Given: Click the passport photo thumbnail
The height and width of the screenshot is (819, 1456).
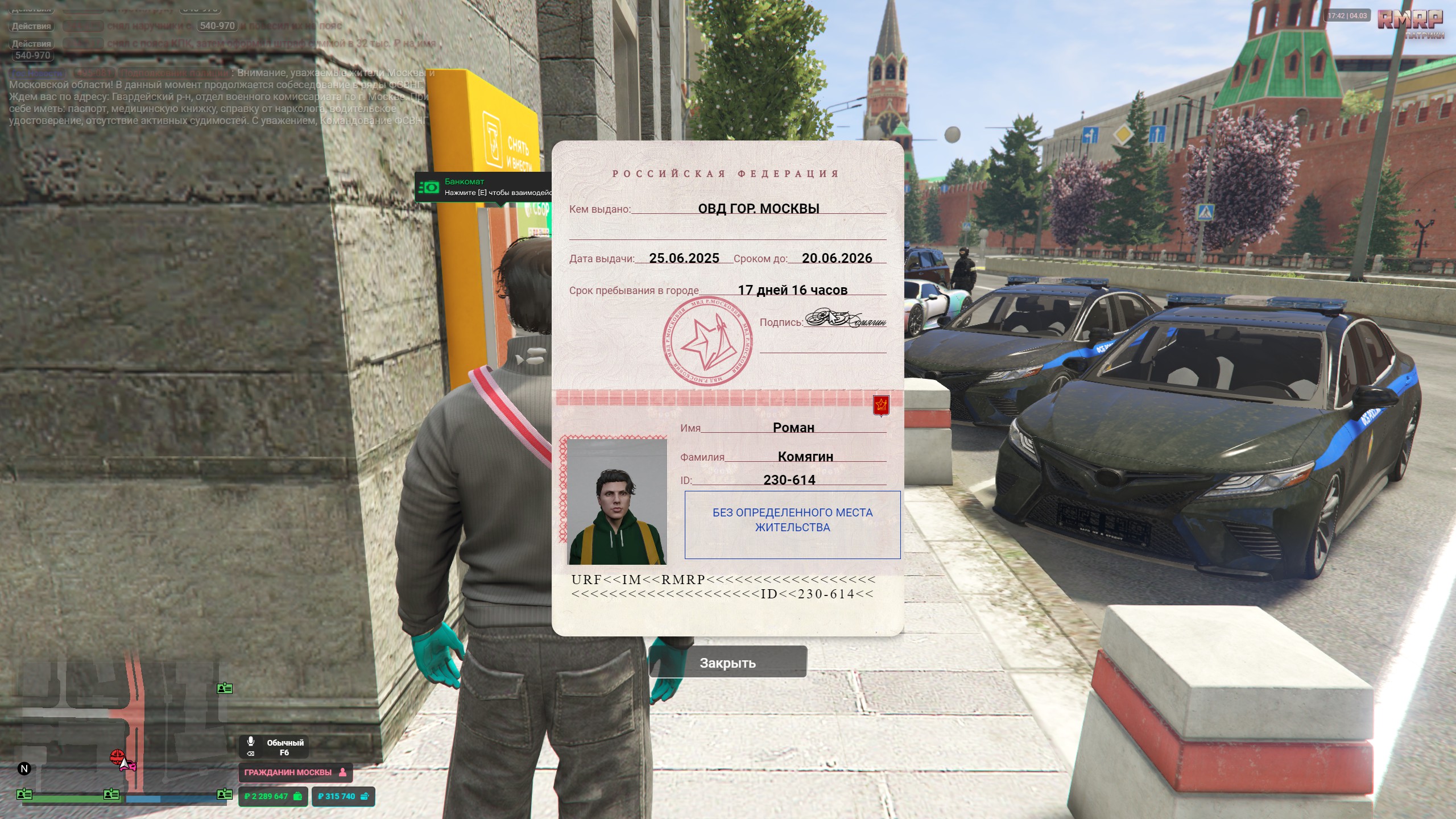Looking at the screenshot, I should click(617, 502).
